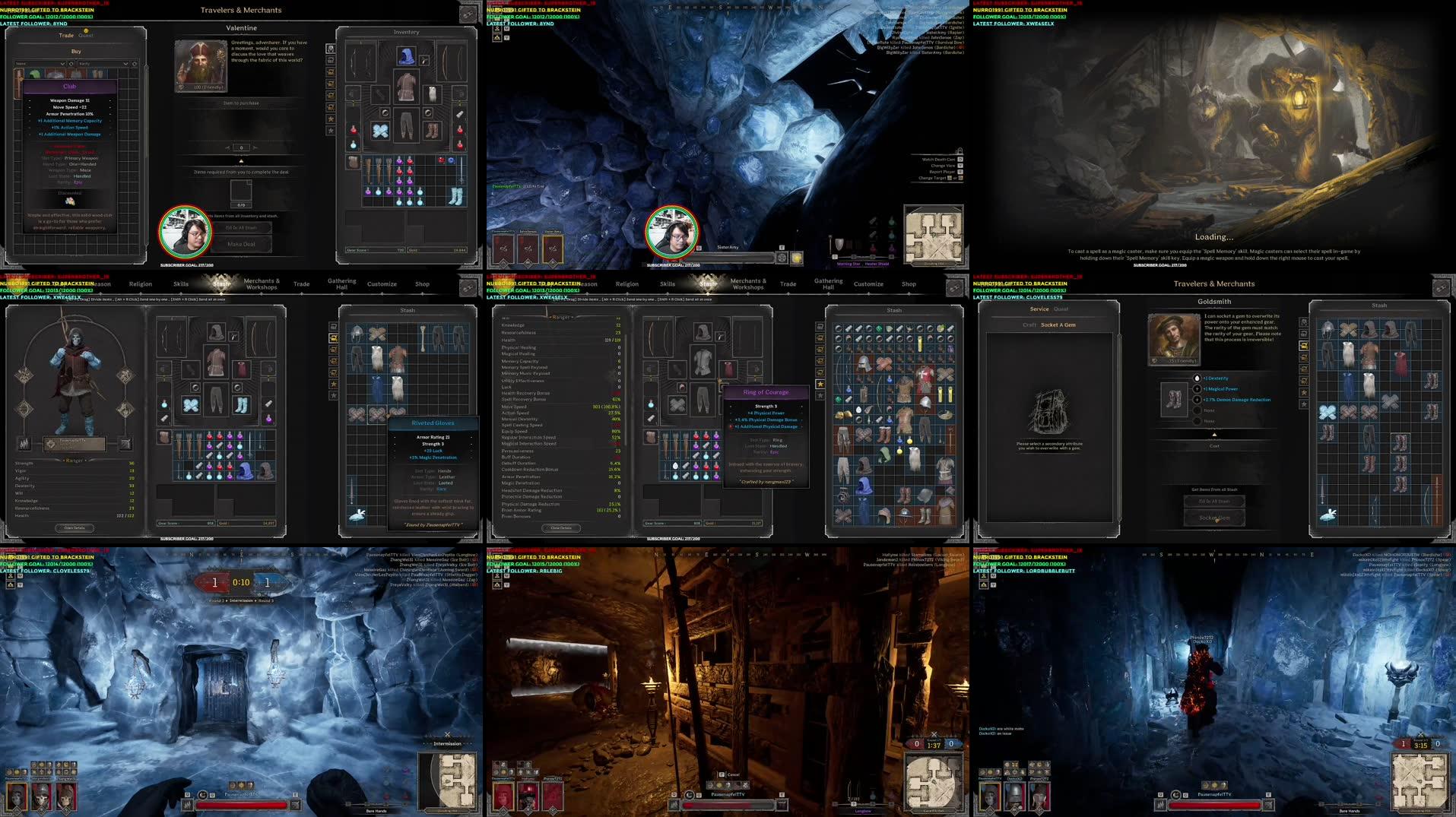Choose the Buy tab at Valentine

click(76, 52)
